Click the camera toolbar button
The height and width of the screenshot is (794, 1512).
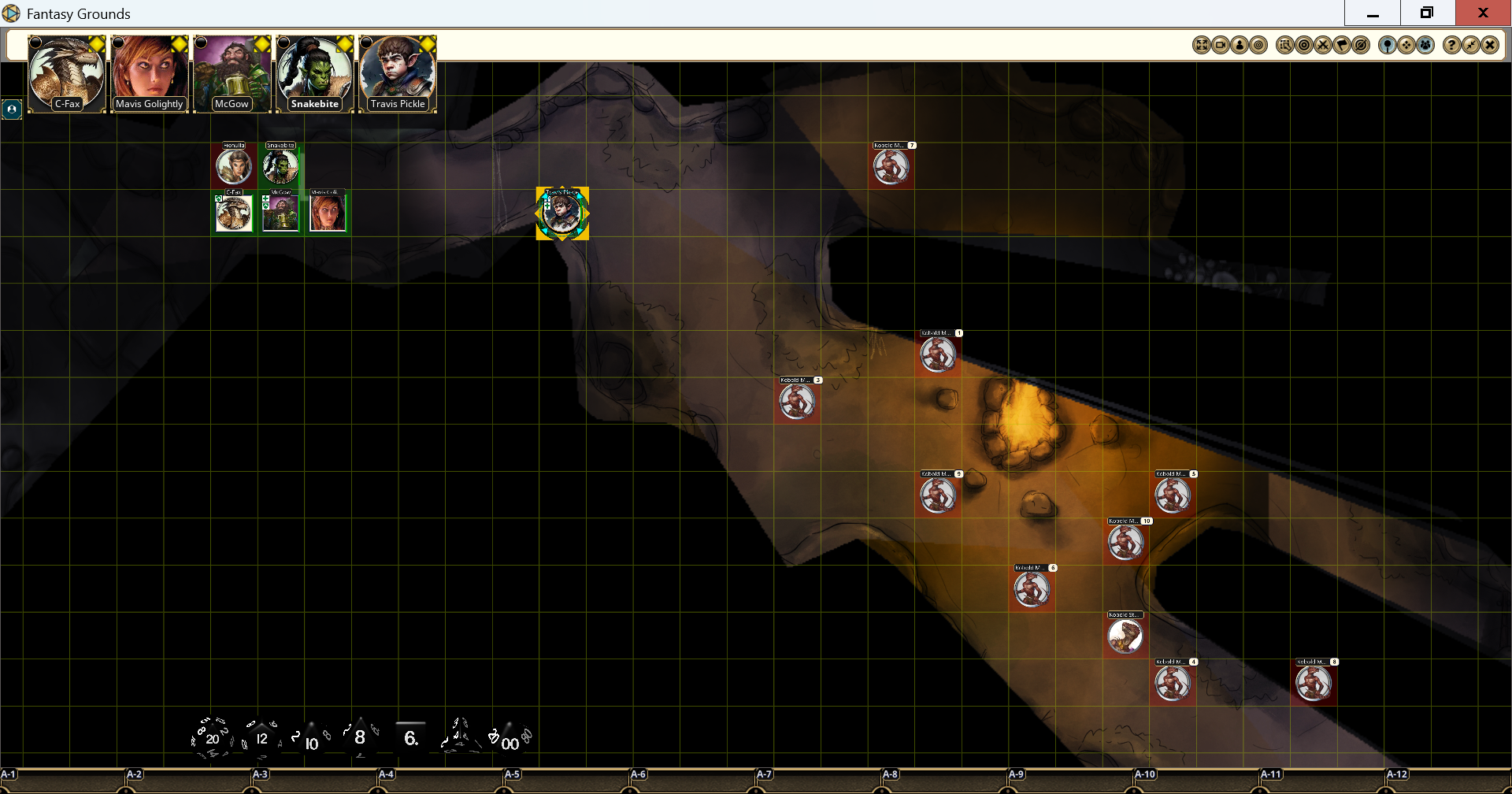(1221, 45)
